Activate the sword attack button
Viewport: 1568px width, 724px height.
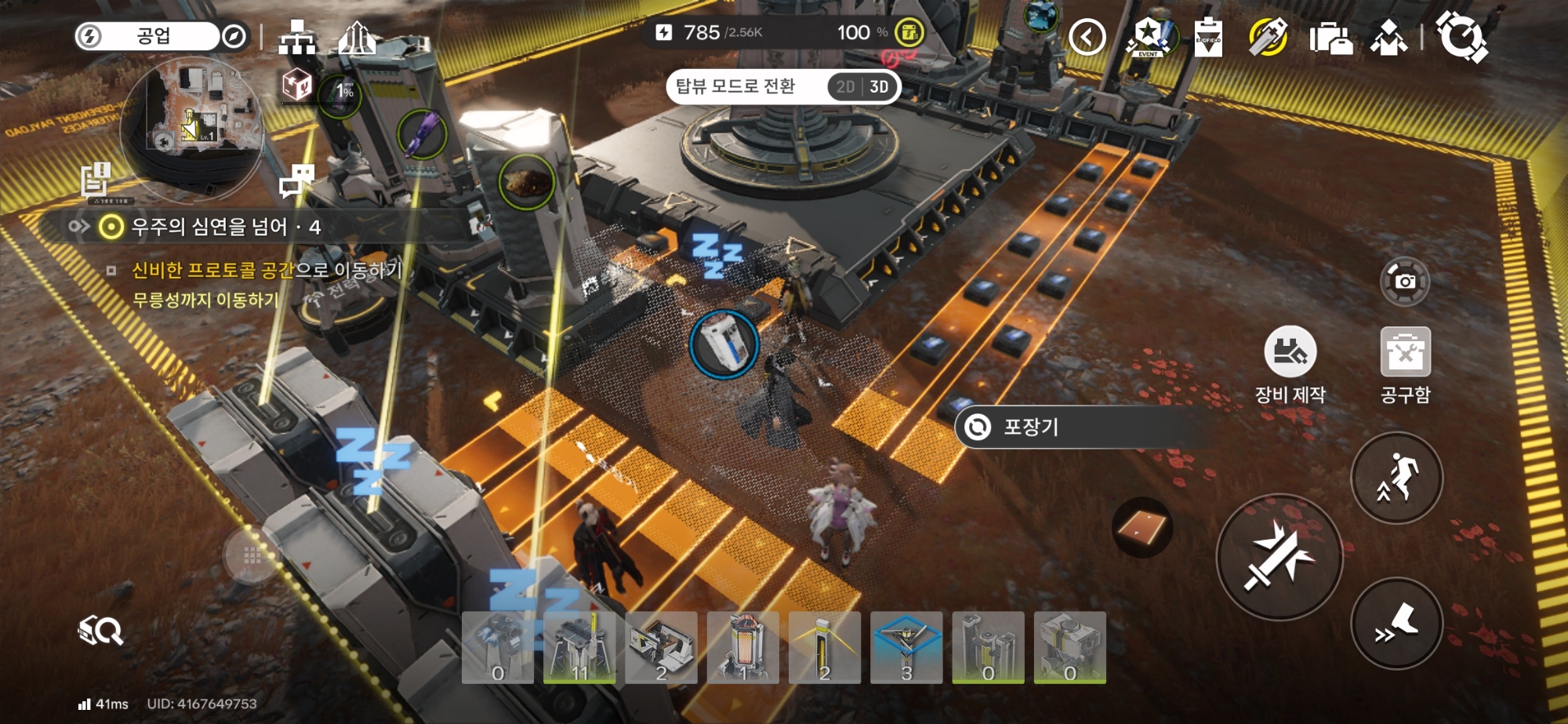tap(1279, 558)
